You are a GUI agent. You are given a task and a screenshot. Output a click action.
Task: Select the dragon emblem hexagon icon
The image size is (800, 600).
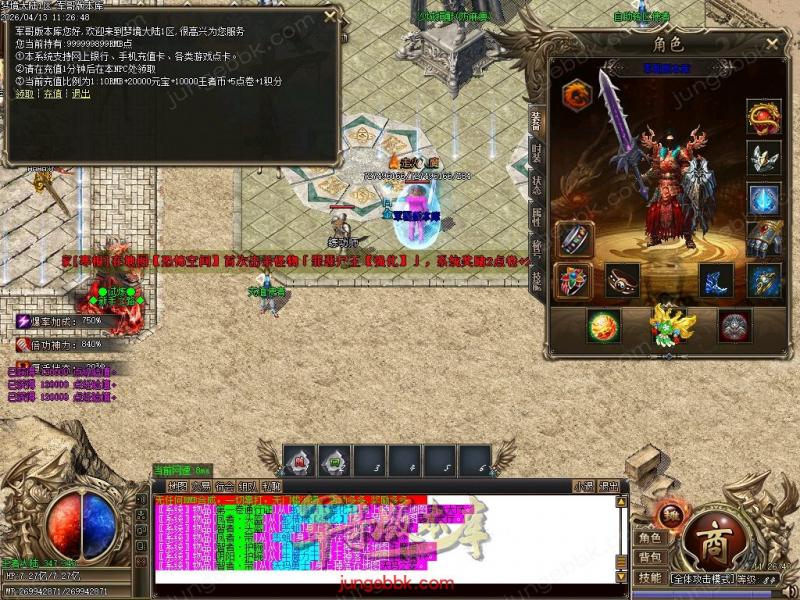click(x=577, y=95)
